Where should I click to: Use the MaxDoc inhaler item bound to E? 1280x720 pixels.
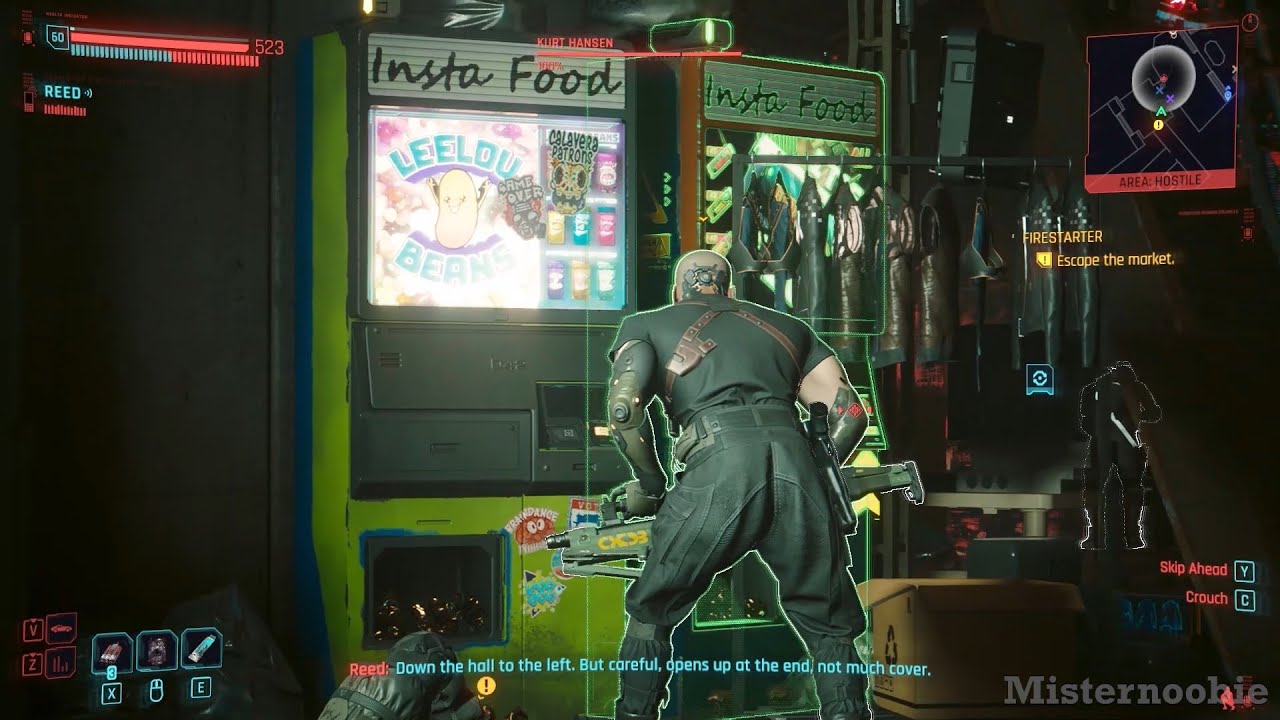[x=198, y=650]
